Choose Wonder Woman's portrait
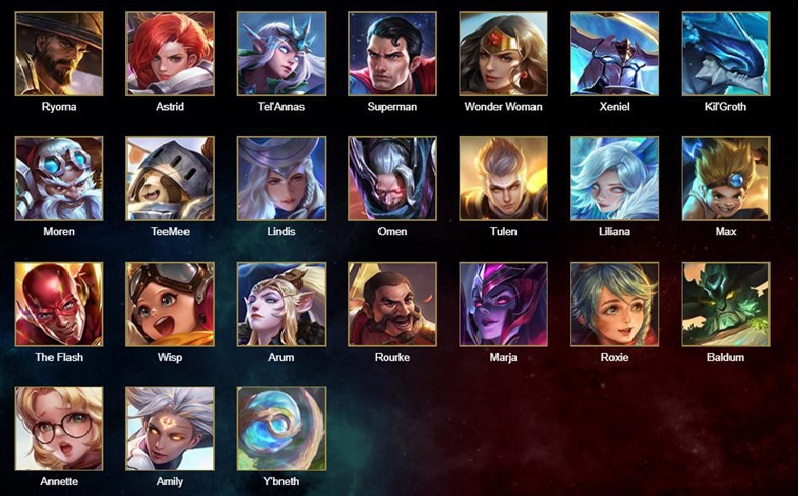The image size is (800, 496). pos(503,54)
